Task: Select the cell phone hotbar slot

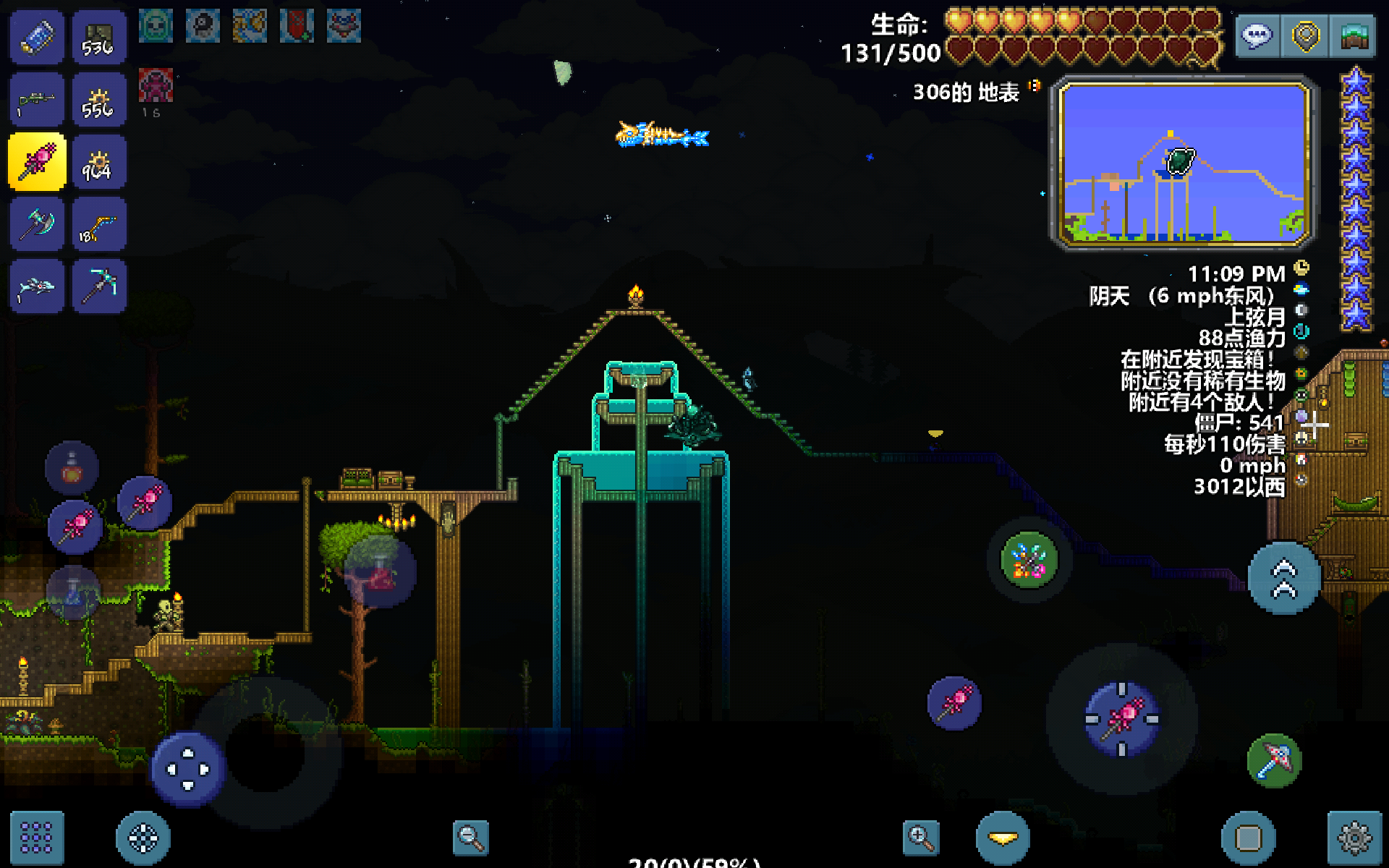Action: (x=36, y=38)
